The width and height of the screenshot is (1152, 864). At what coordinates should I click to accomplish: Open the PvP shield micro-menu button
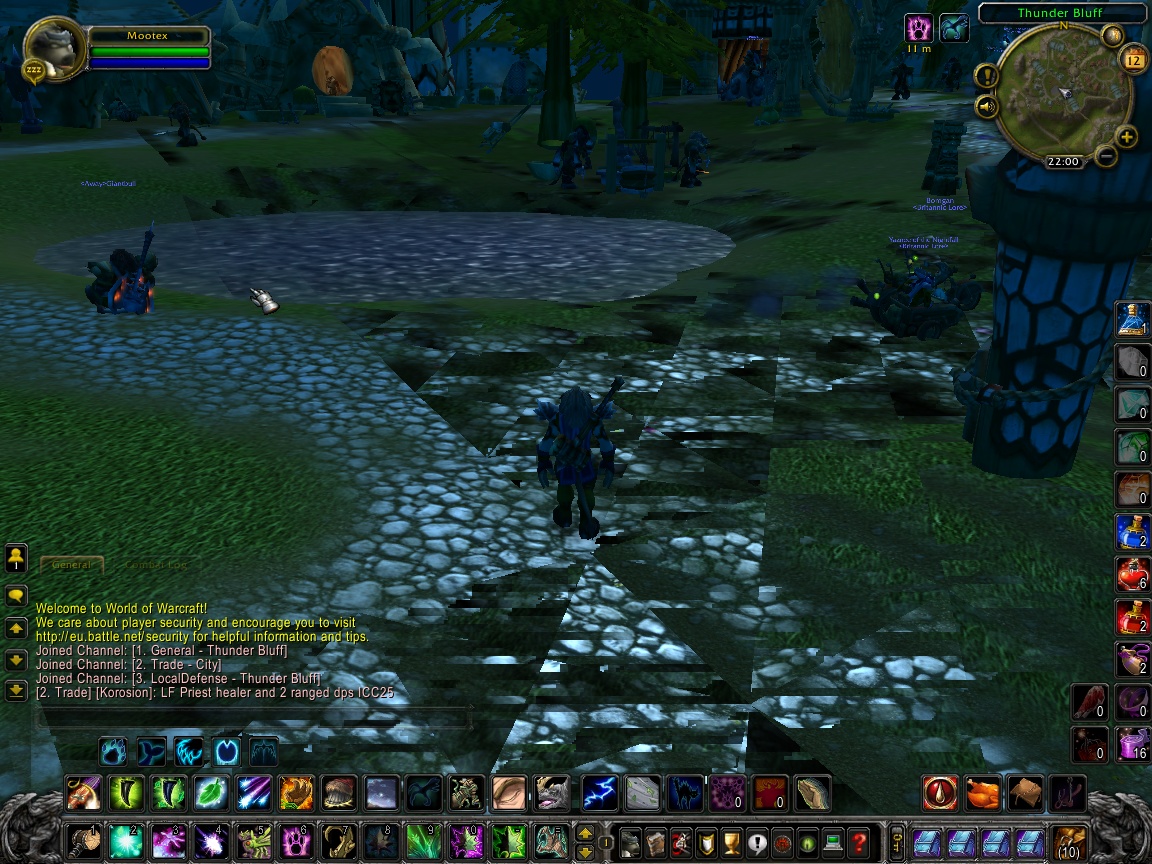[x=706, y=840]
